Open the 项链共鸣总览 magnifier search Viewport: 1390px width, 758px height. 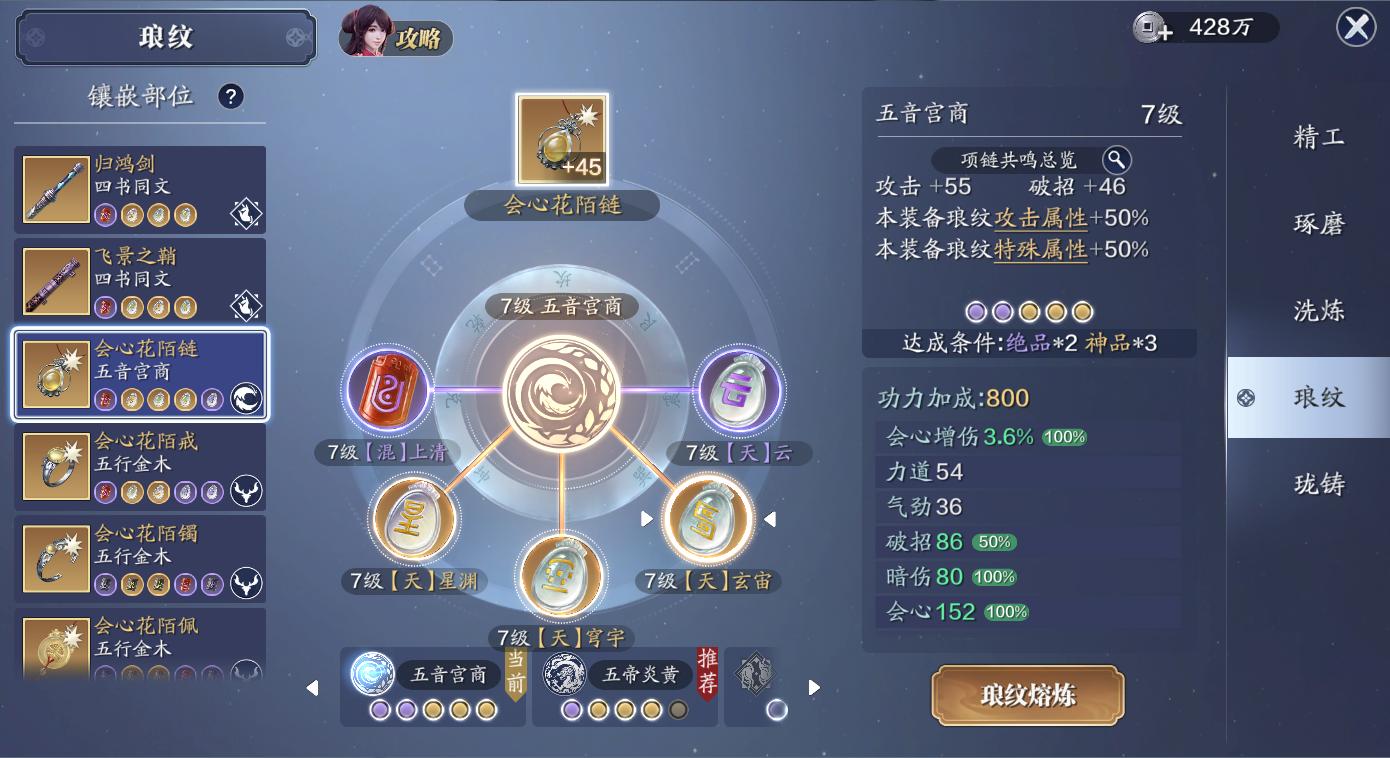[x=1117, y=159]
